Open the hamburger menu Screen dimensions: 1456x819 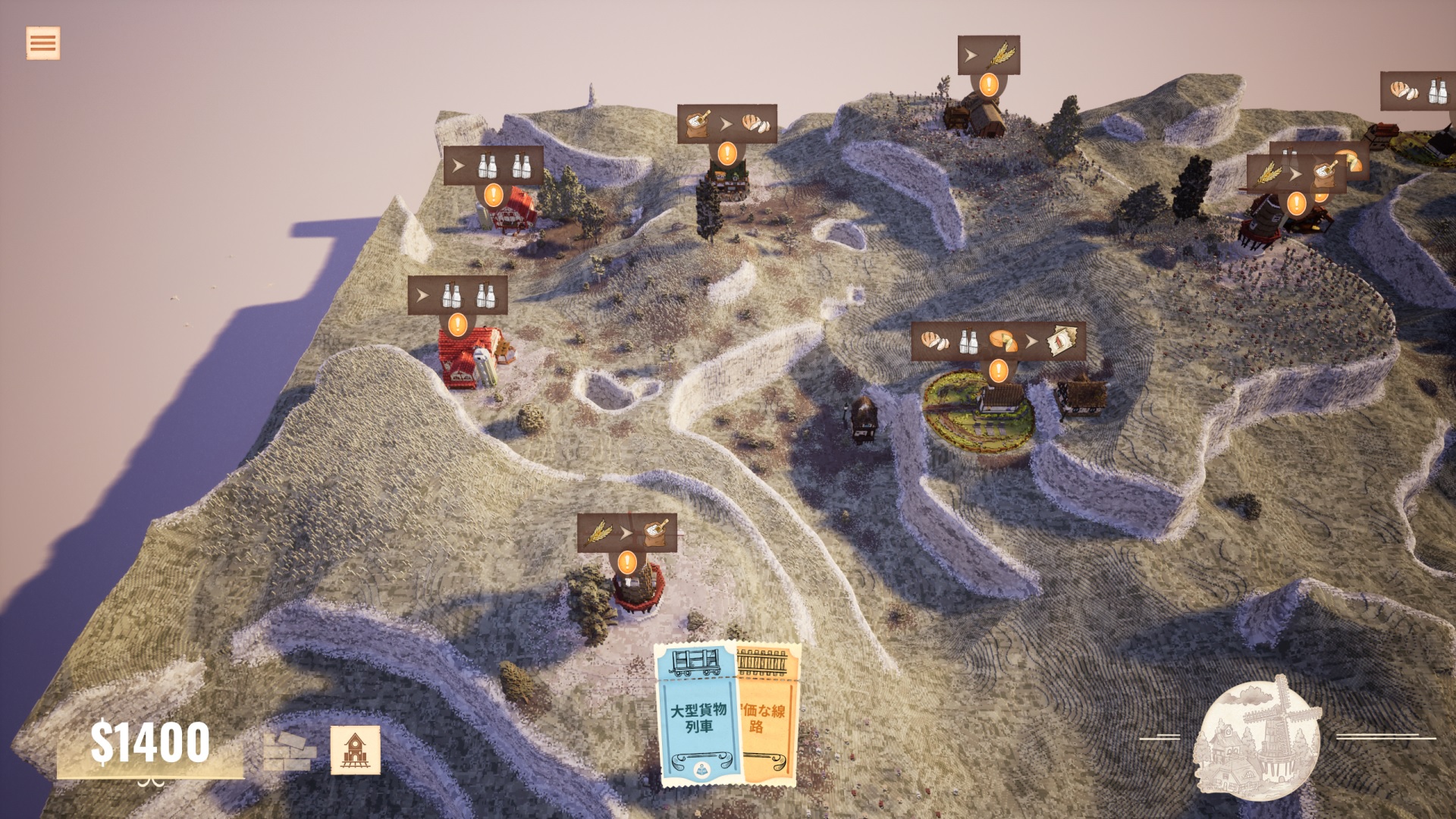pos(42,43)
